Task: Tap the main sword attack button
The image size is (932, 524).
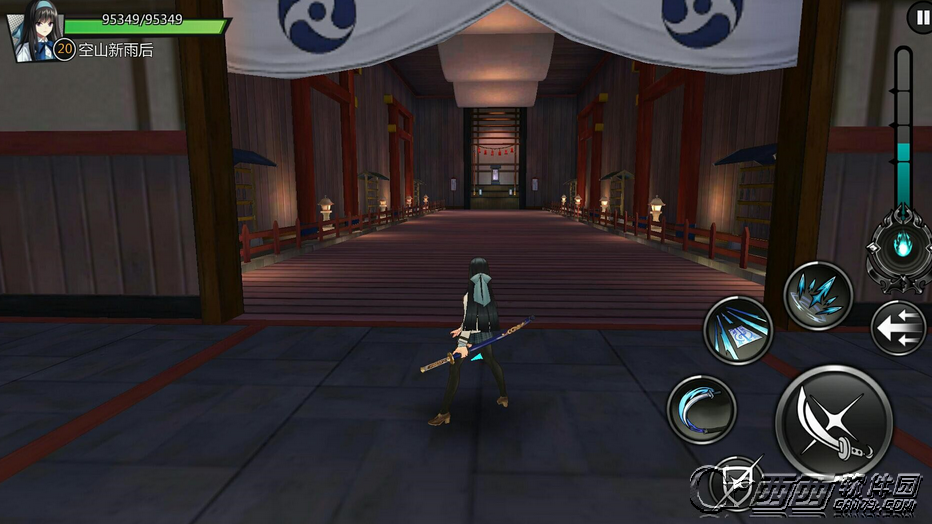Action: (x=833, y=421)
